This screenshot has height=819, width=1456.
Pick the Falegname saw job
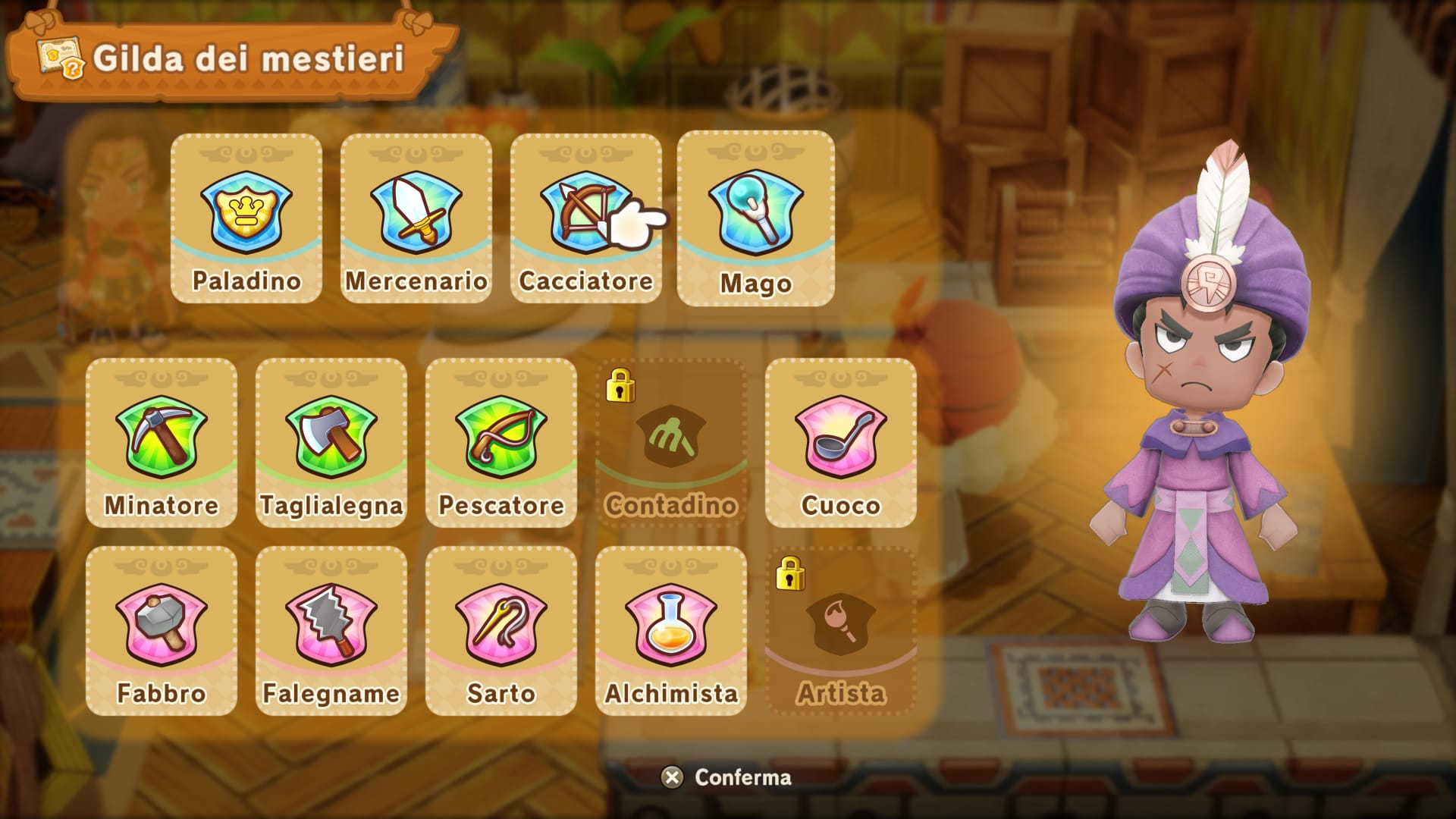331,631
